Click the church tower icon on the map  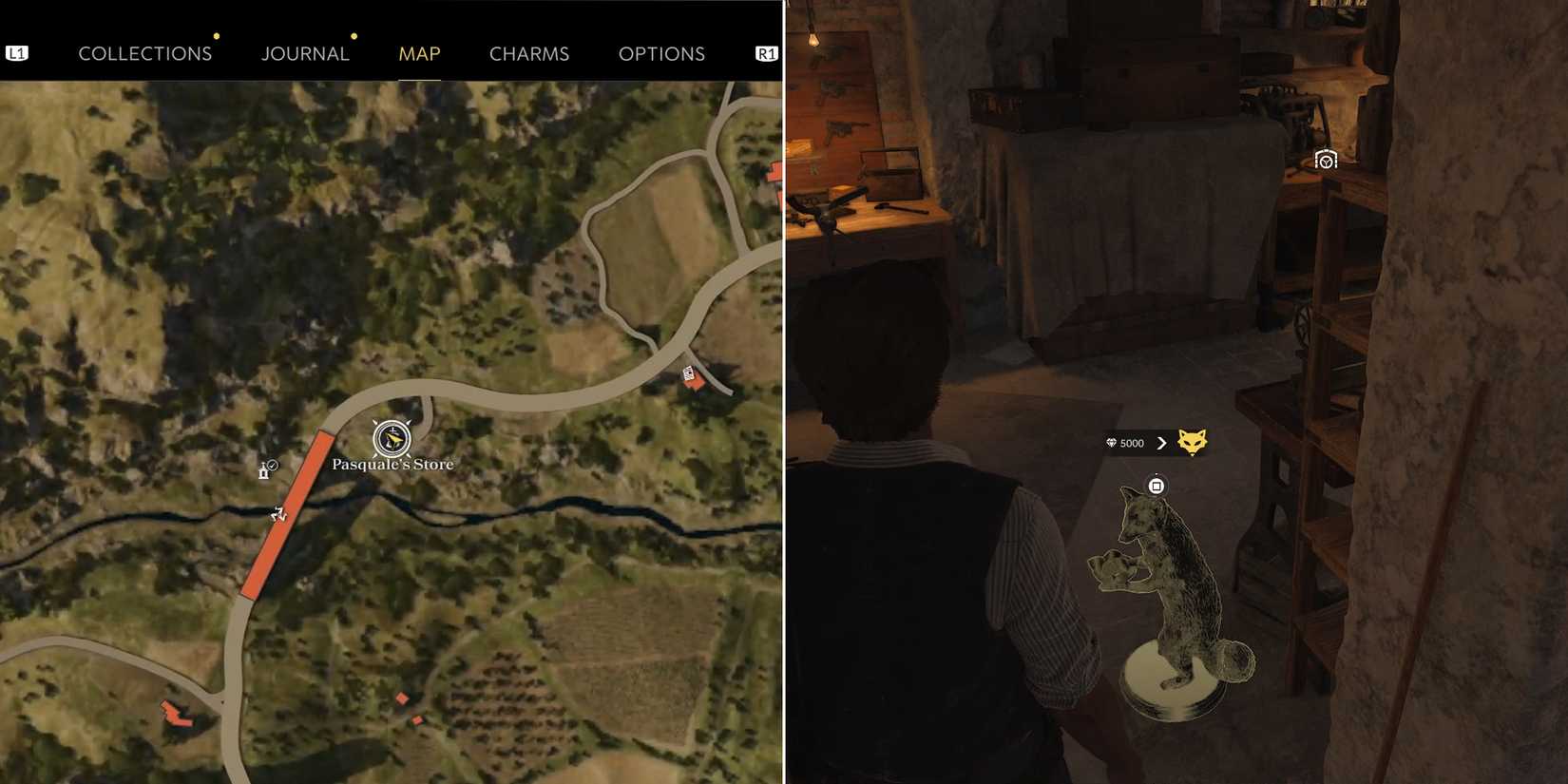pos(263,469)
